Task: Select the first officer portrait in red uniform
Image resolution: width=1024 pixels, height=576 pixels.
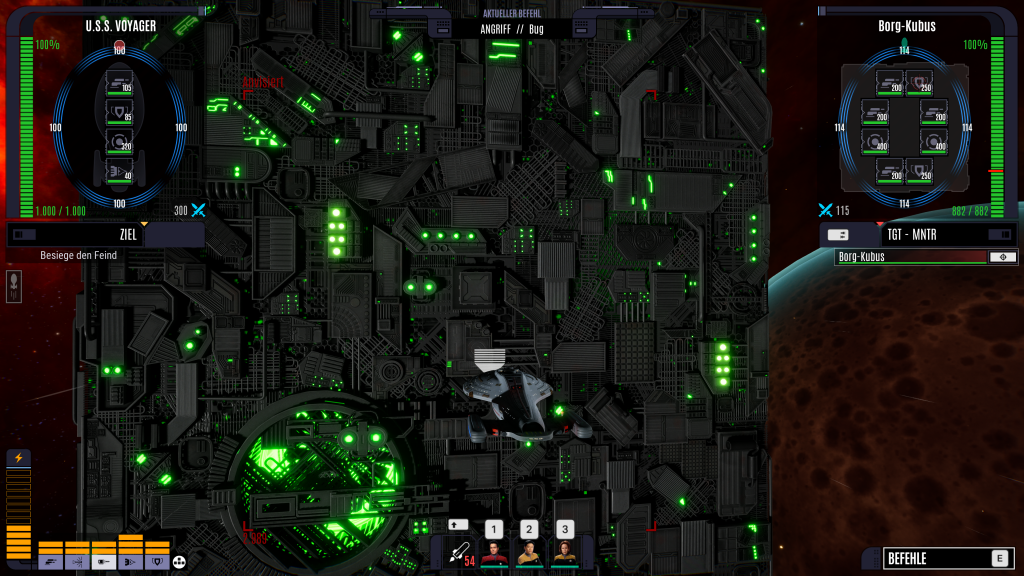Action: pyautogui.click(x=494, y=553)
